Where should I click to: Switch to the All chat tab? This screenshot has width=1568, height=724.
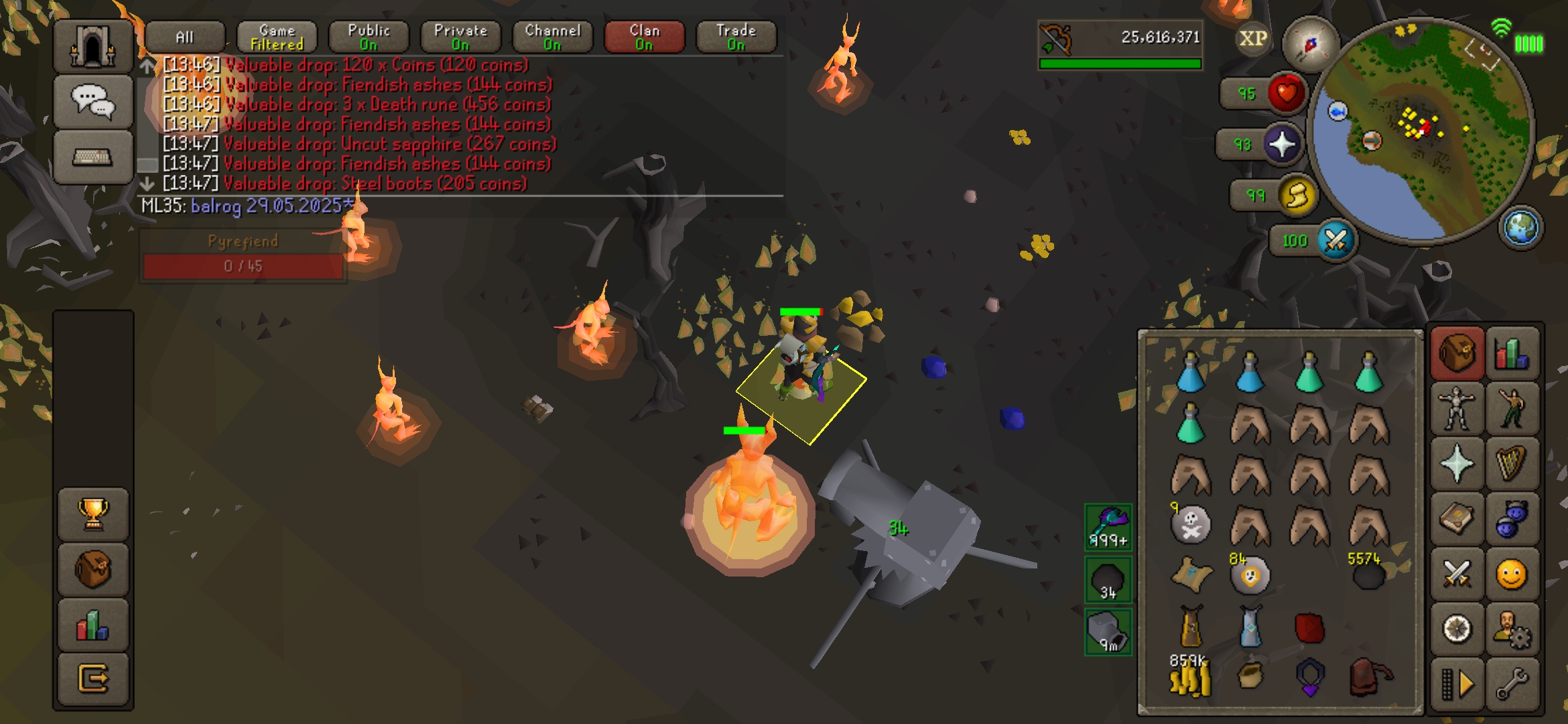coord(185,37)
